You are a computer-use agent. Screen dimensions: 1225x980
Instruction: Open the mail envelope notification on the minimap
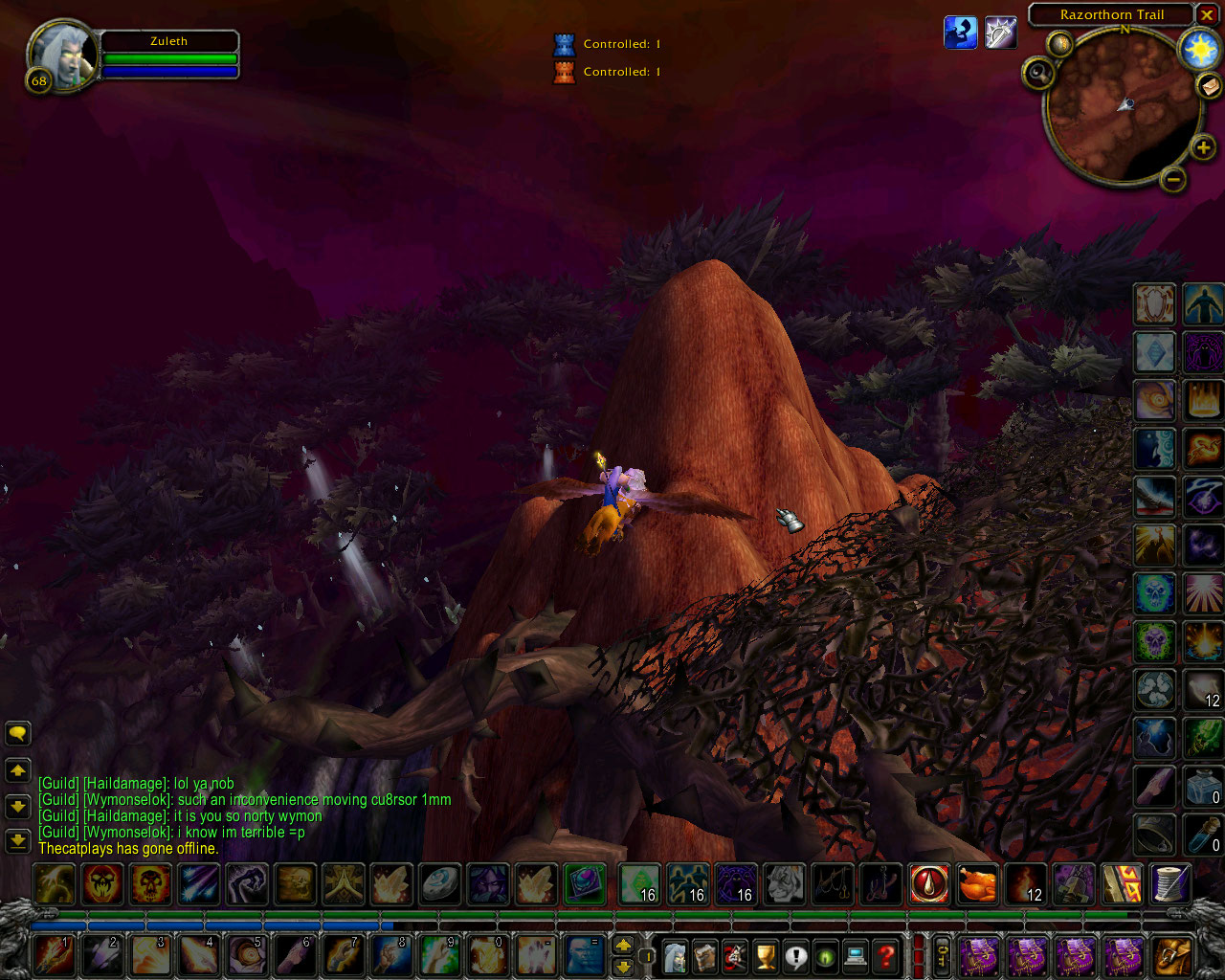(x=1209, y=87)
